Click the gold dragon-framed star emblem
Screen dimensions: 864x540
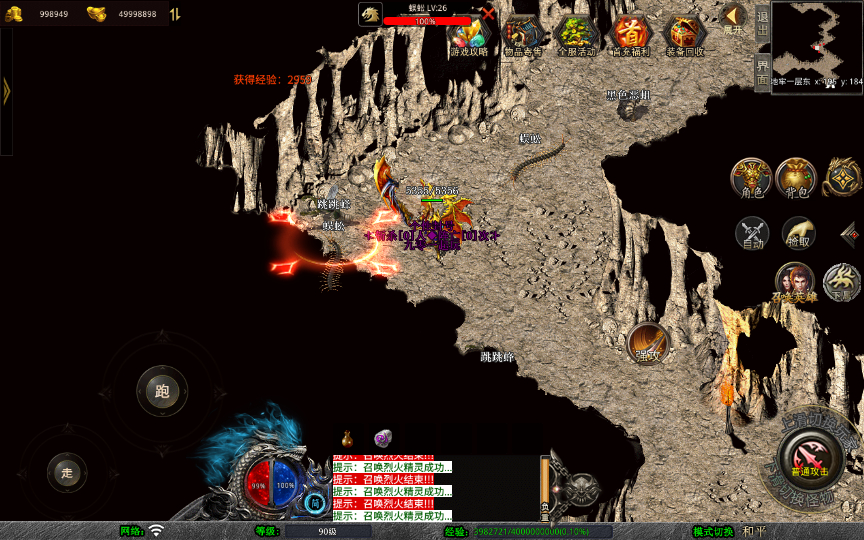click(843, 177)
